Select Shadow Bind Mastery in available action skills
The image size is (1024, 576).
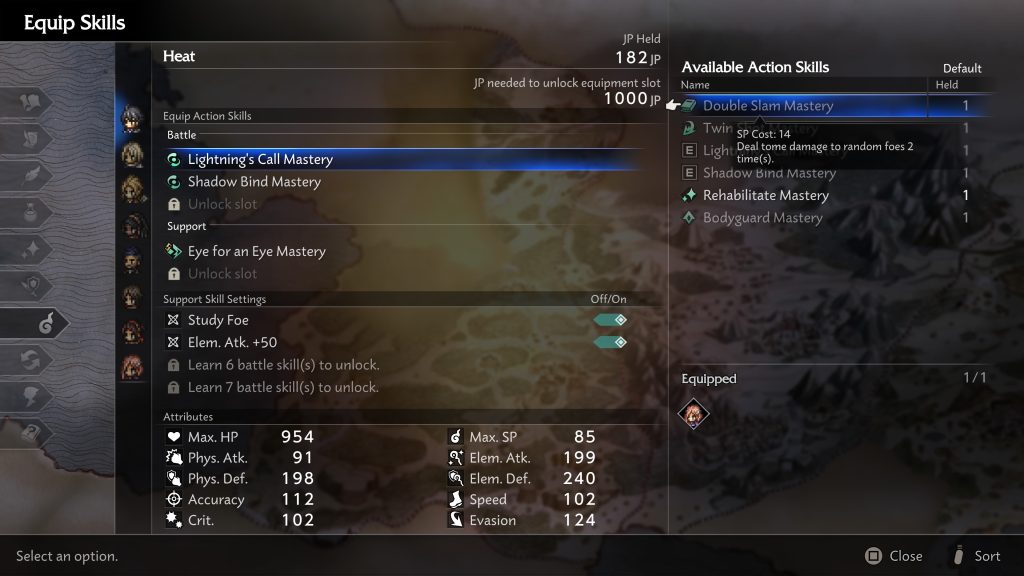(x=768, y=173)
